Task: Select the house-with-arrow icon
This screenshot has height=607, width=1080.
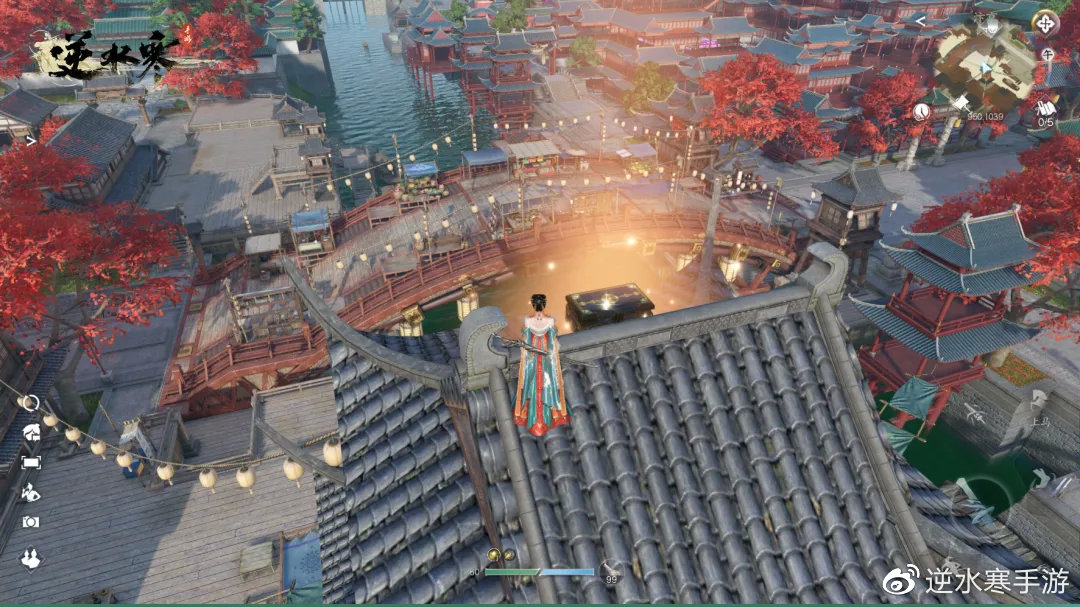Action: 30,432
